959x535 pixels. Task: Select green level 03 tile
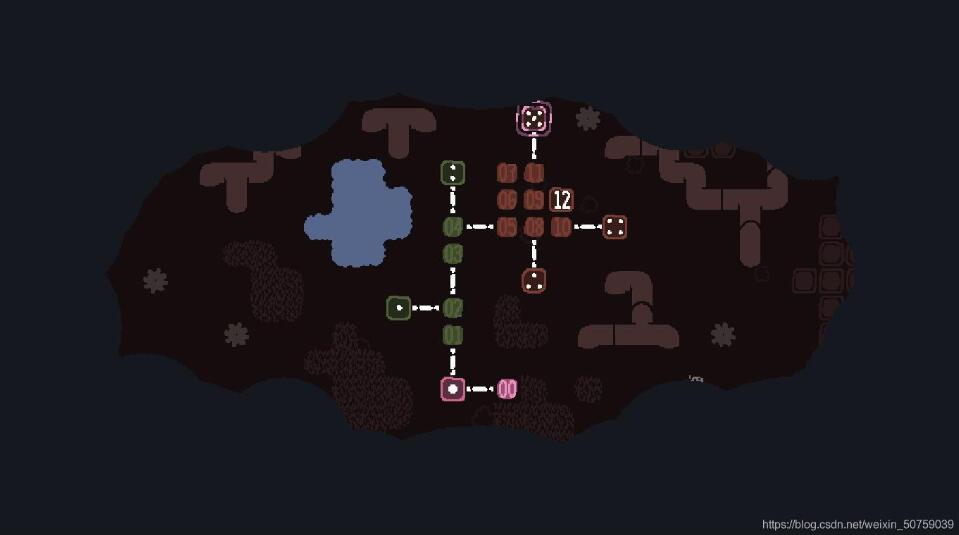pyautogui.click(x=453, y=254)
